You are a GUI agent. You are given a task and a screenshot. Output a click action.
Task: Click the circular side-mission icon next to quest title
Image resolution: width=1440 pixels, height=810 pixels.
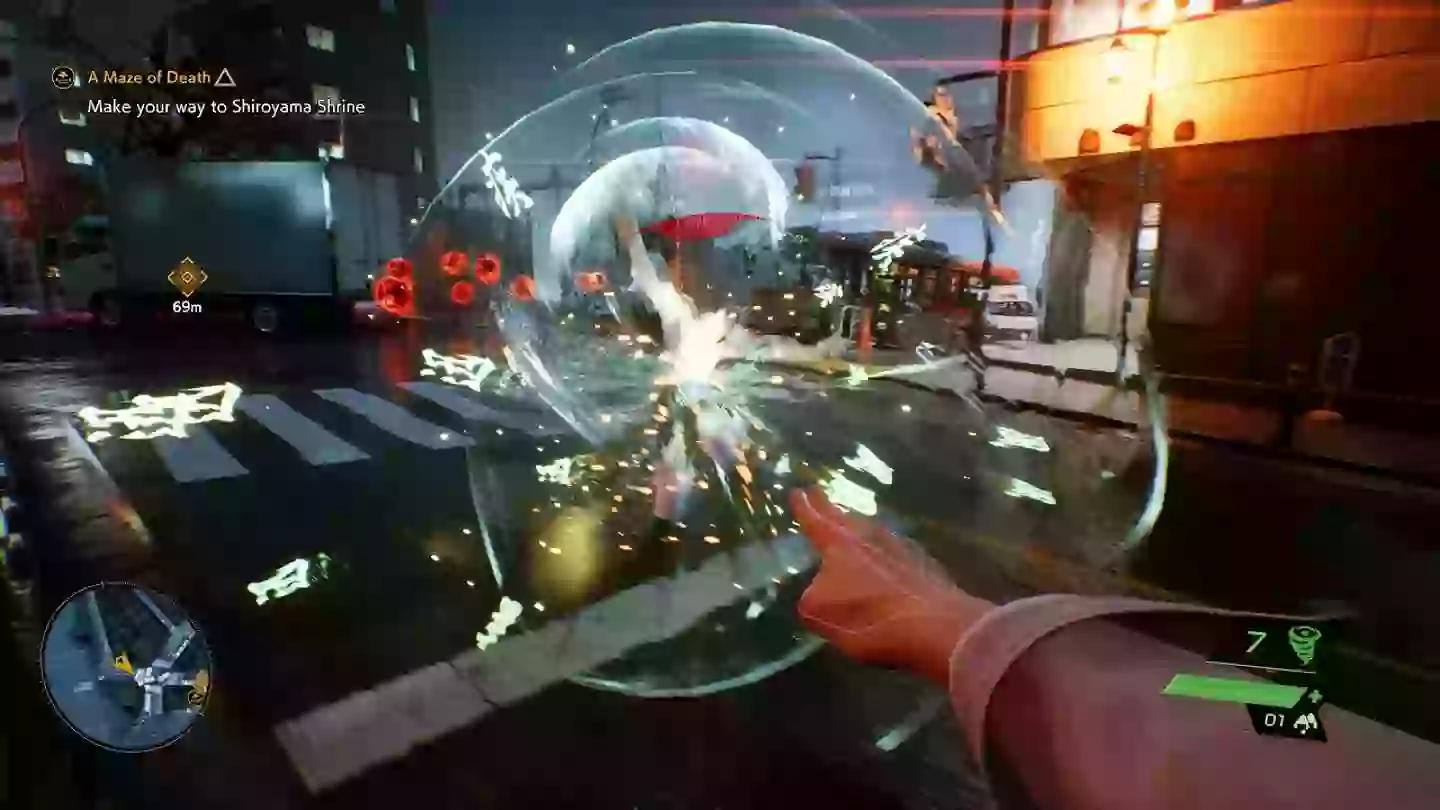(63, 78)
